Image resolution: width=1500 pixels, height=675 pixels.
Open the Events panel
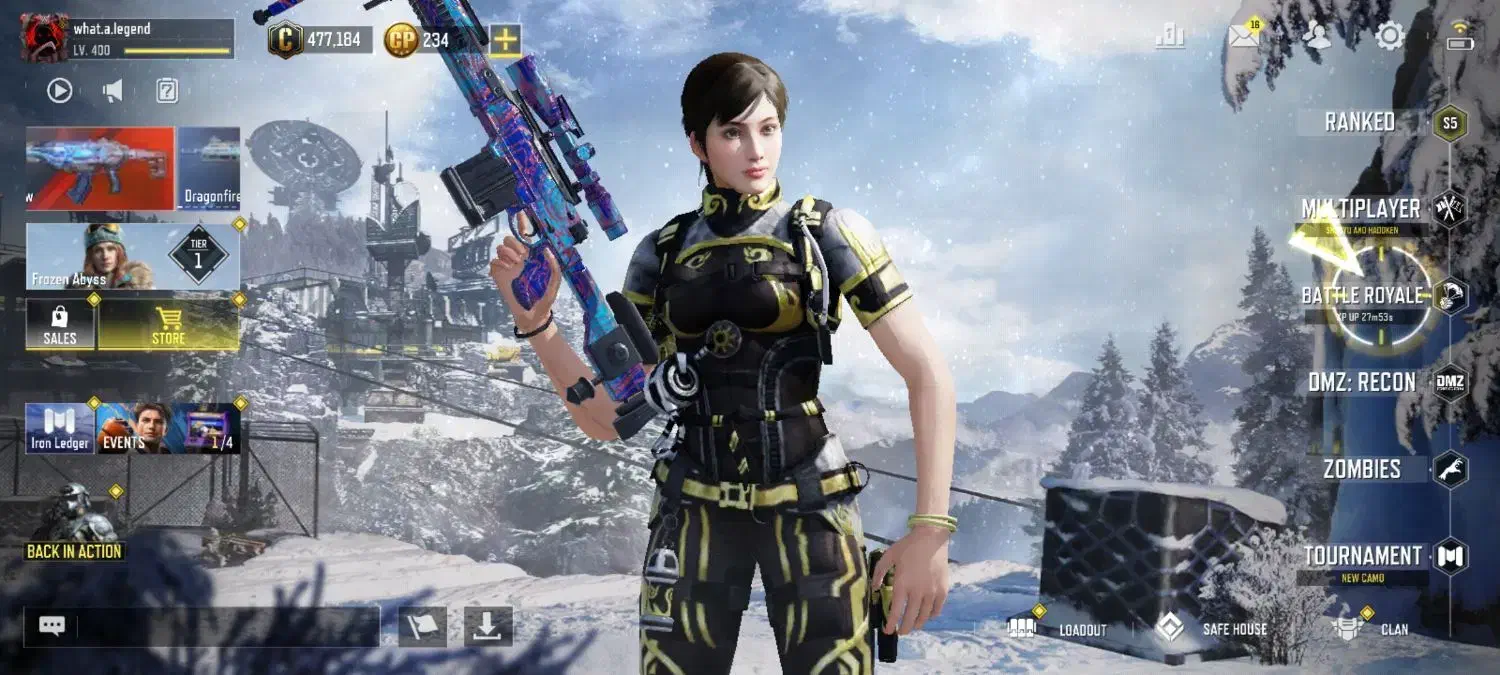click(133, 428)
